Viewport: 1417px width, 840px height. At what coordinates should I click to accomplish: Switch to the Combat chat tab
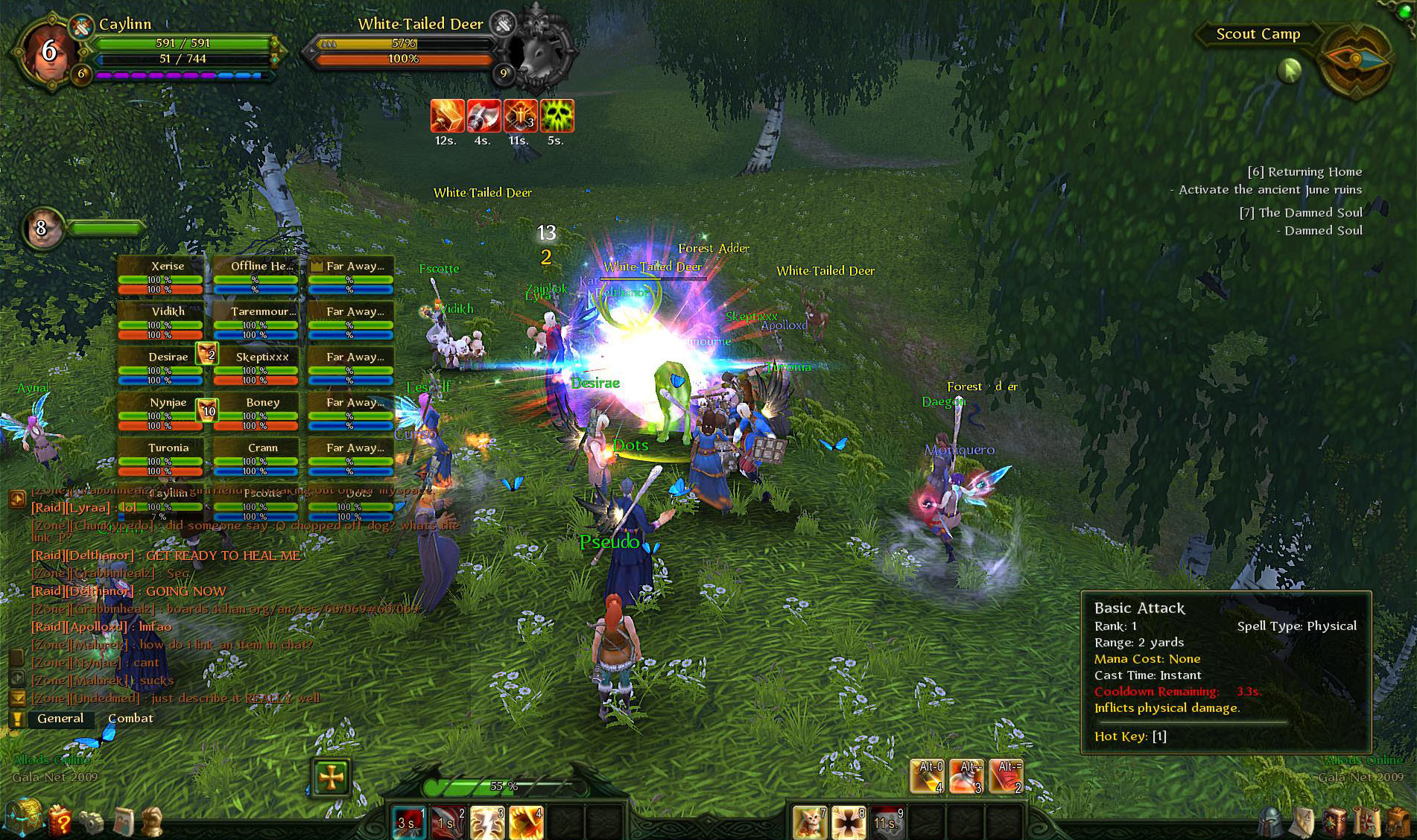(x=132, y=718)
